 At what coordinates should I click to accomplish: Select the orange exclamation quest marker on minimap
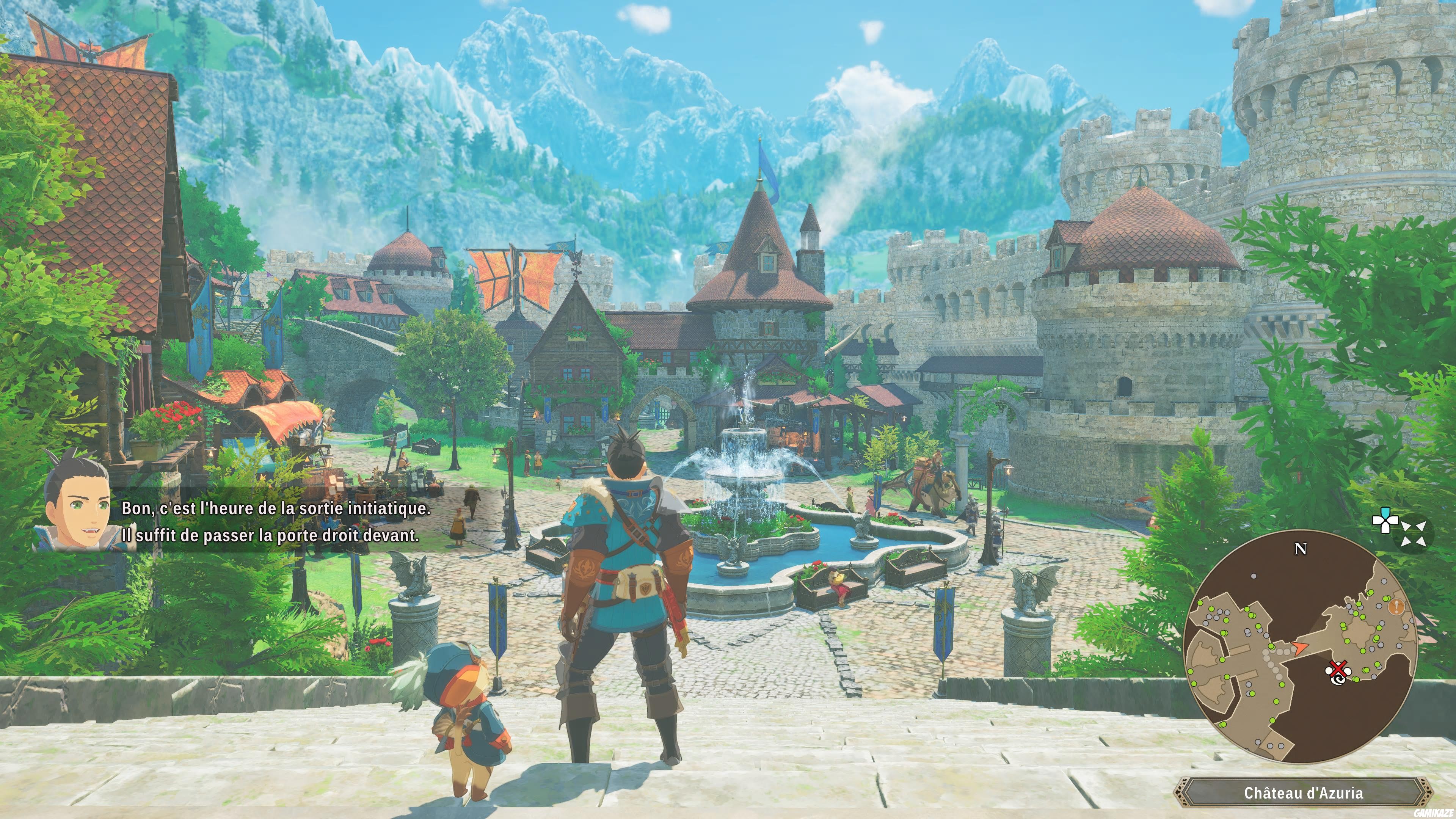tap(1396, 607)
